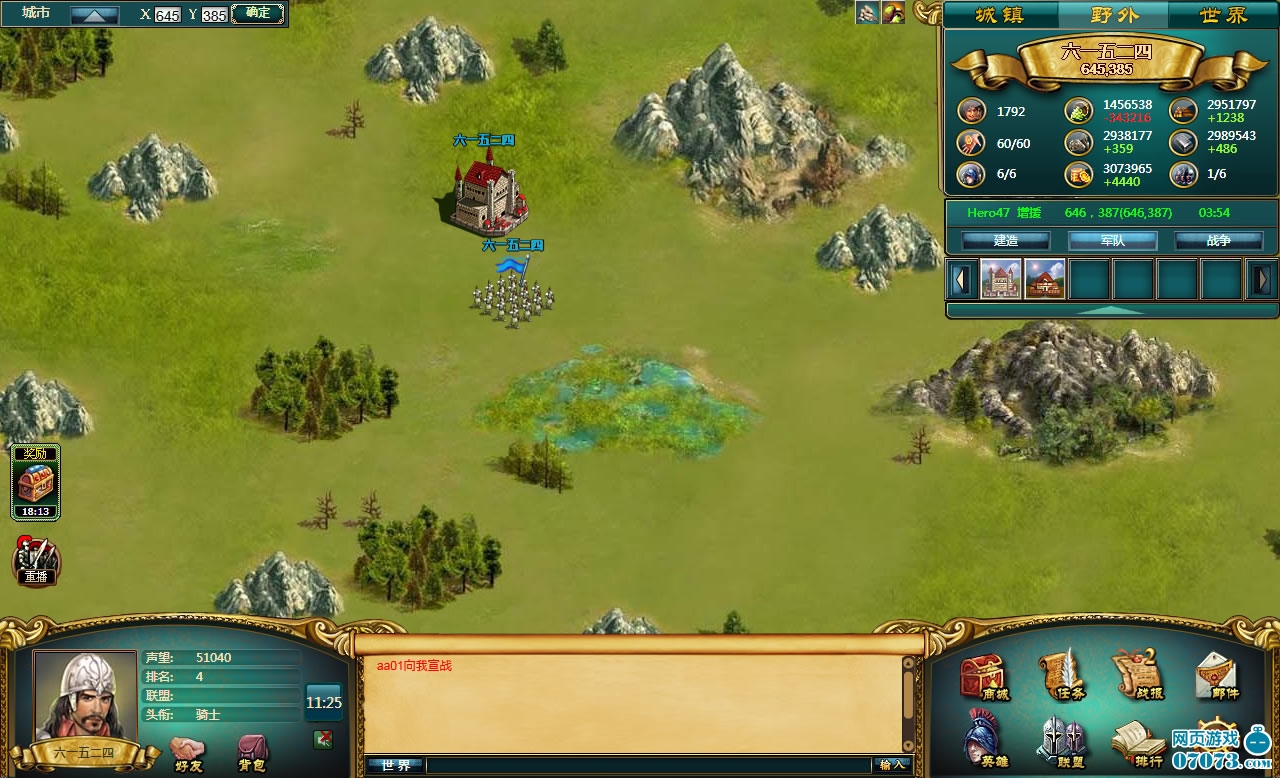Open the 邮件 mail envelope
Image resolution: width=1280 pixels, height=778 pixels.
pos(1217,678)
